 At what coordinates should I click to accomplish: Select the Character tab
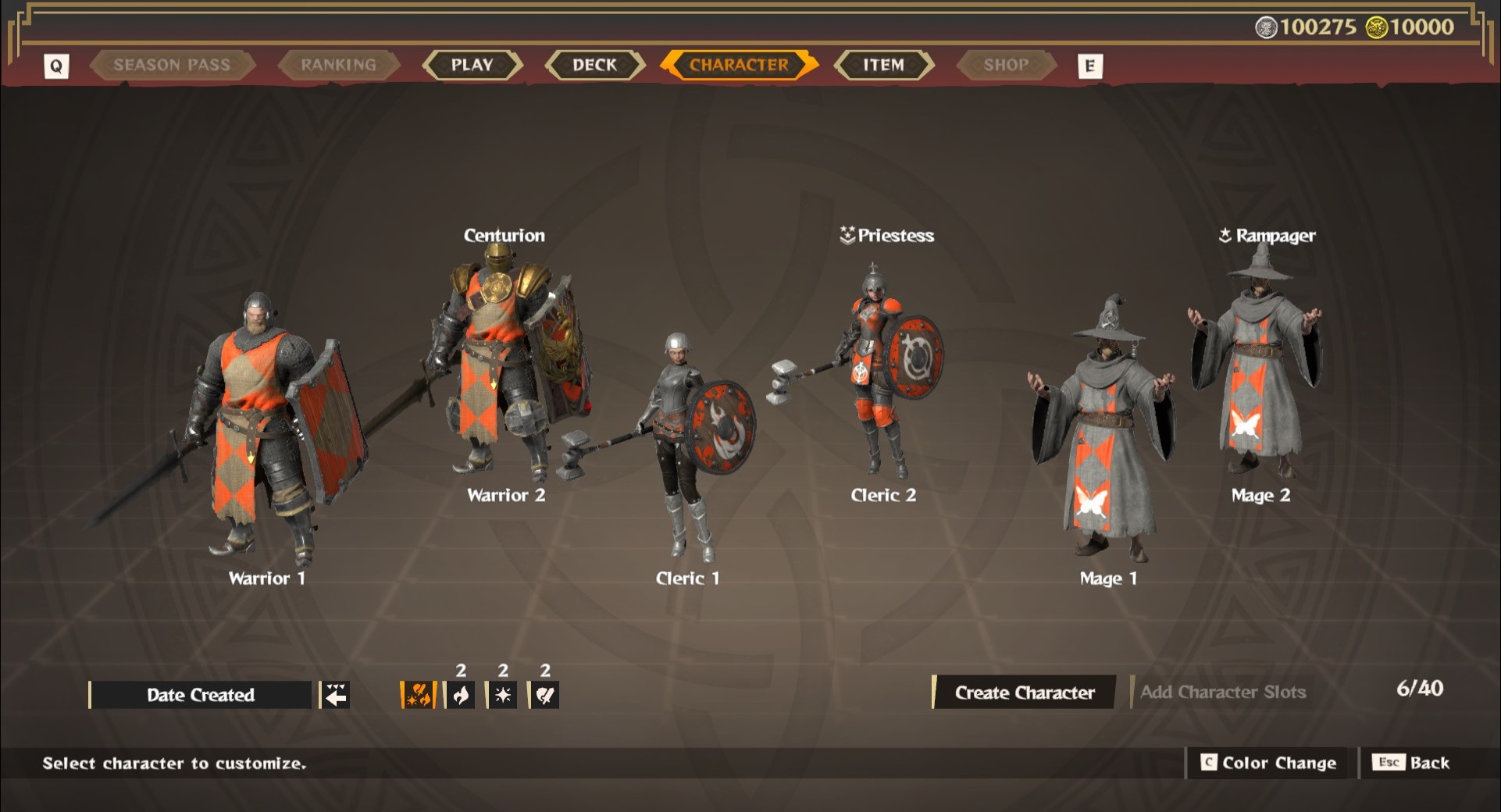pos(739,65)
